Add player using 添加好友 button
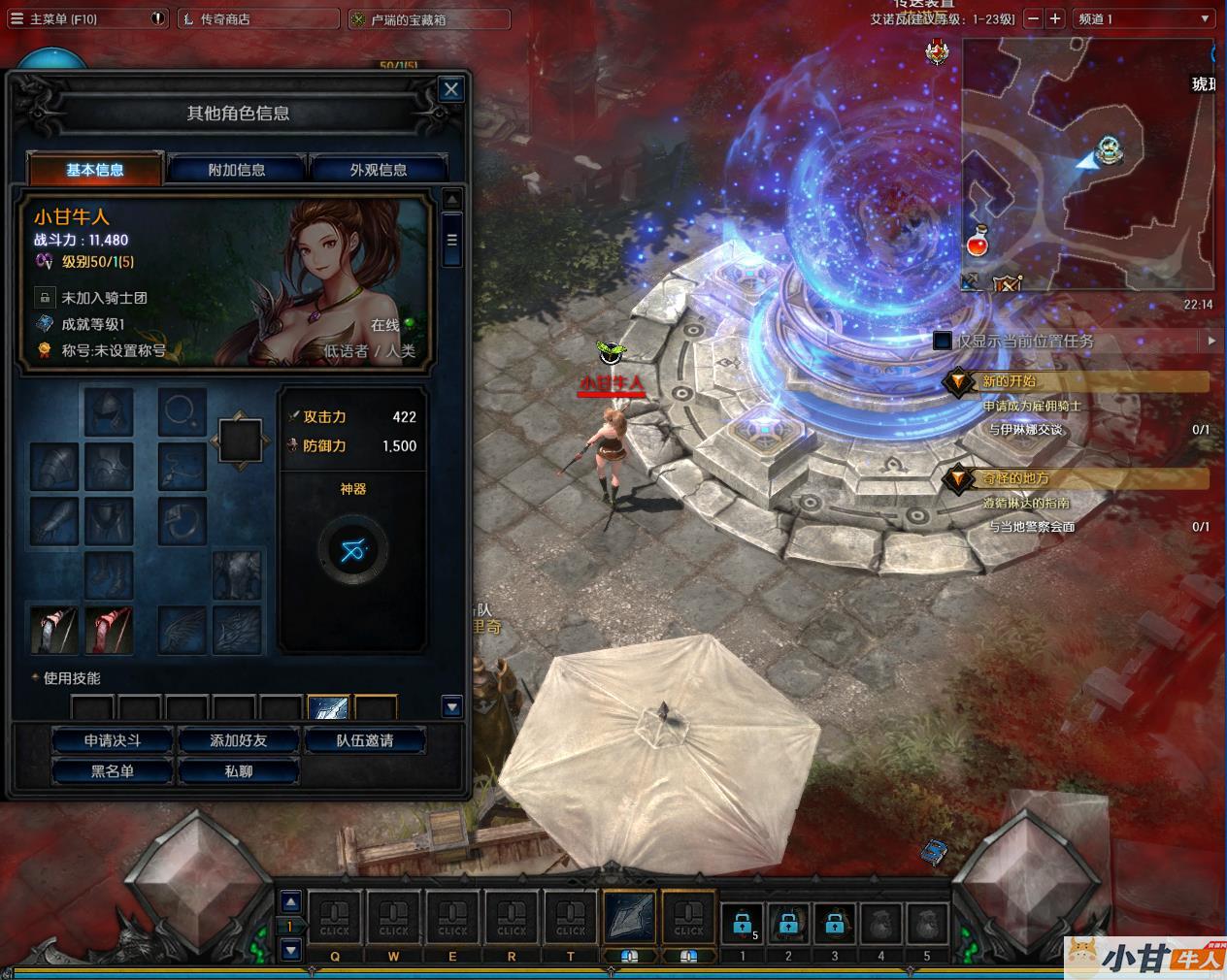This screenshot has width=1227, height=980. tap(239, 740)
